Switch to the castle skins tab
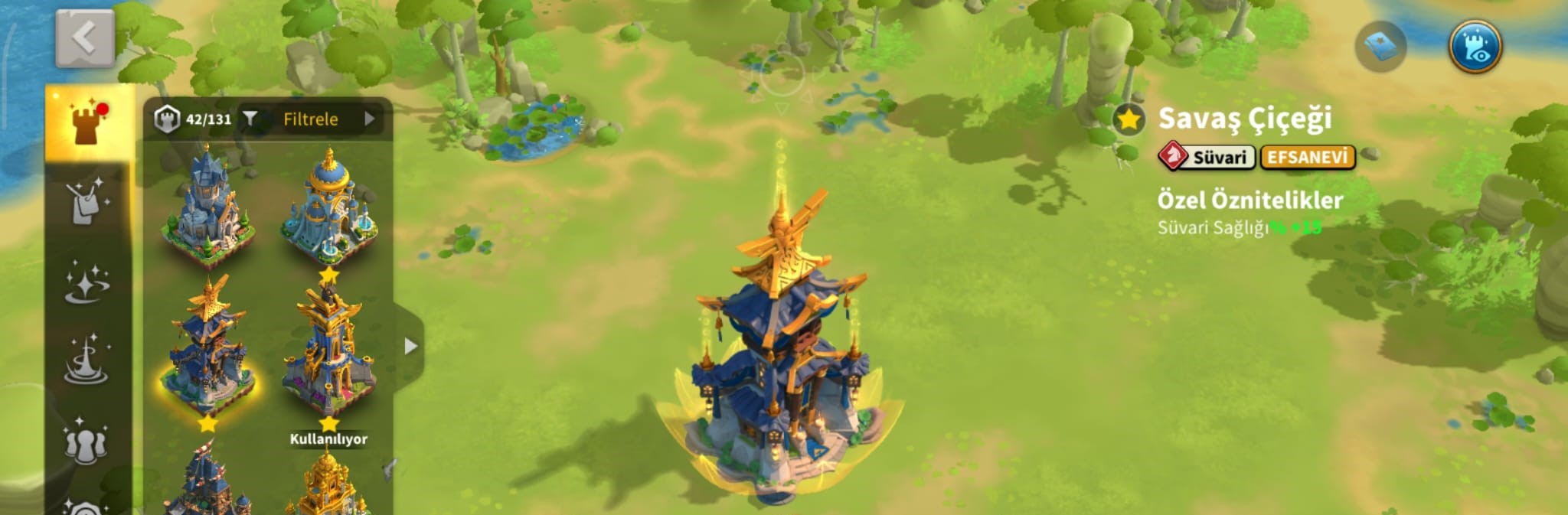1568x515 pixels. pyautogui.click(x=89, y=124)
